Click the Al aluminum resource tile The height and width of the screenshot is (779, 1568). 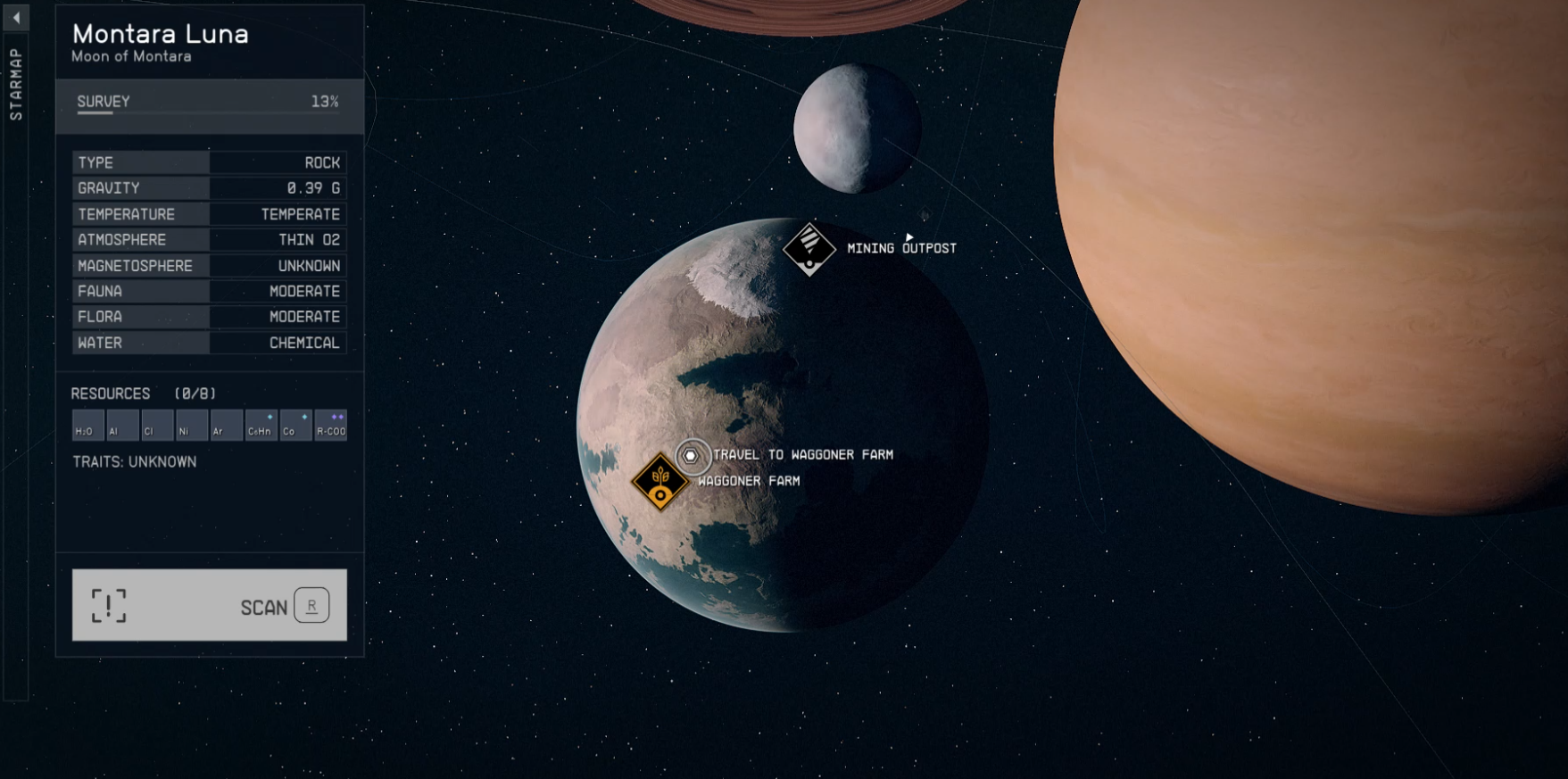tap(122, 425)
